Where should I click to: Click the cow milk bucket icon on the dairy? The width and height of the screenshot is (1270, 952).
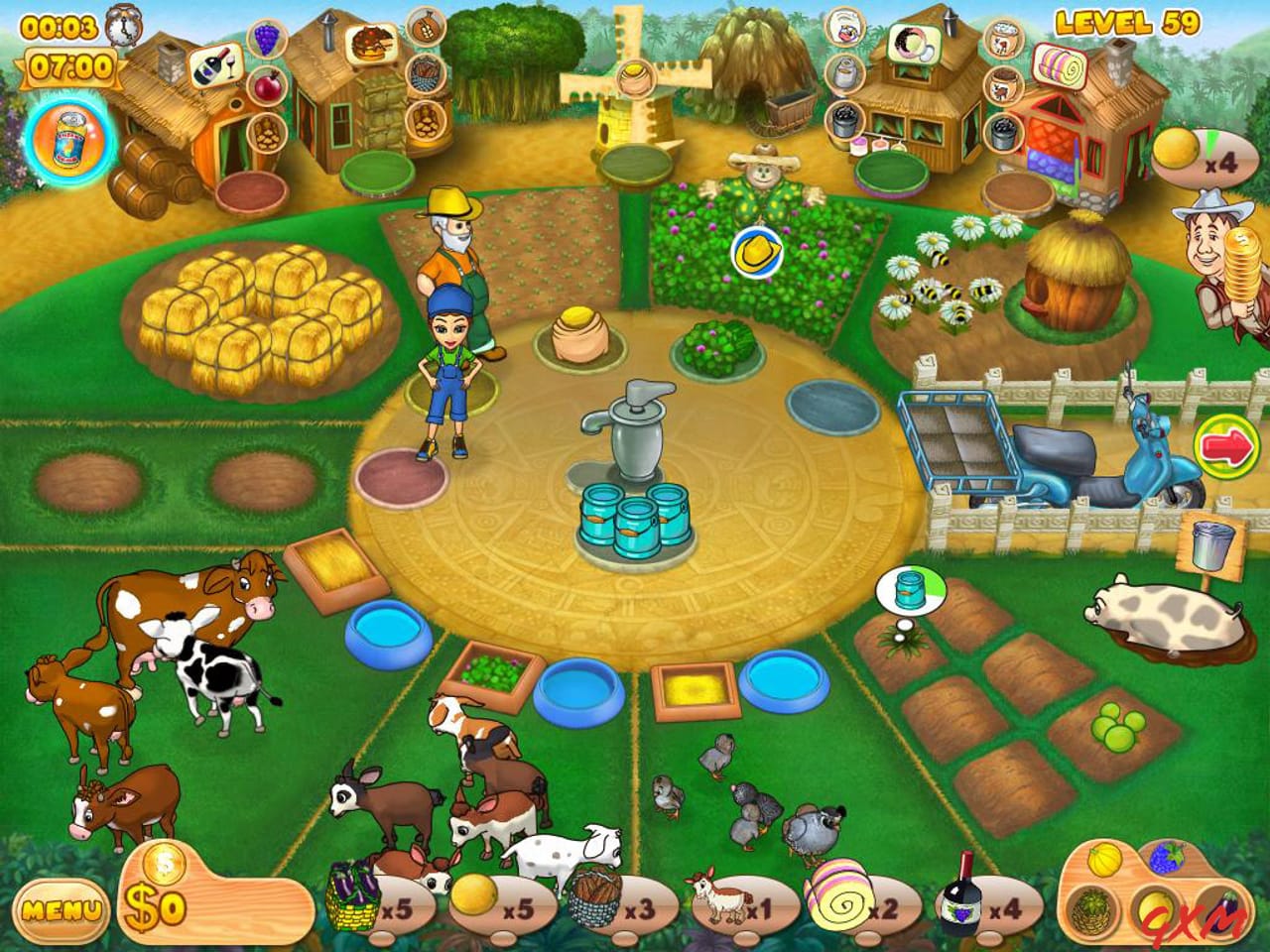[x=846, y=32]
